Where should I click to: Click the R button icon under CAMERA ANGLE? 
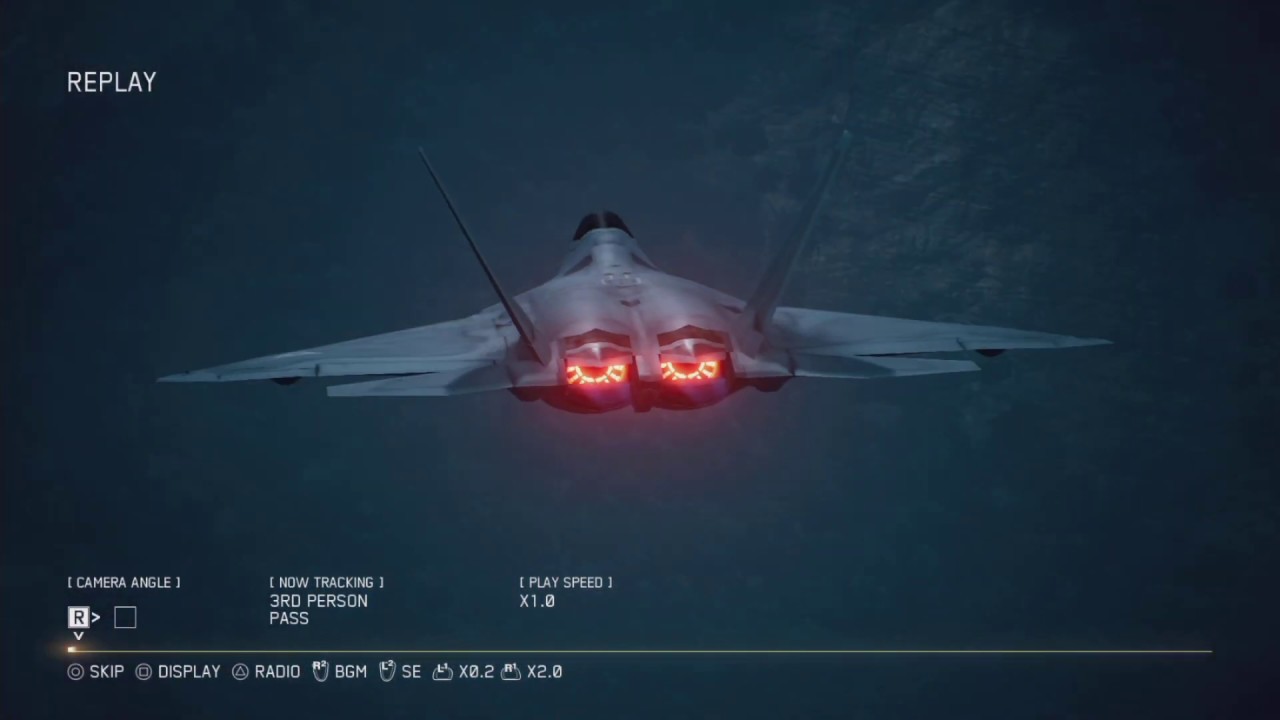point(77,617)
